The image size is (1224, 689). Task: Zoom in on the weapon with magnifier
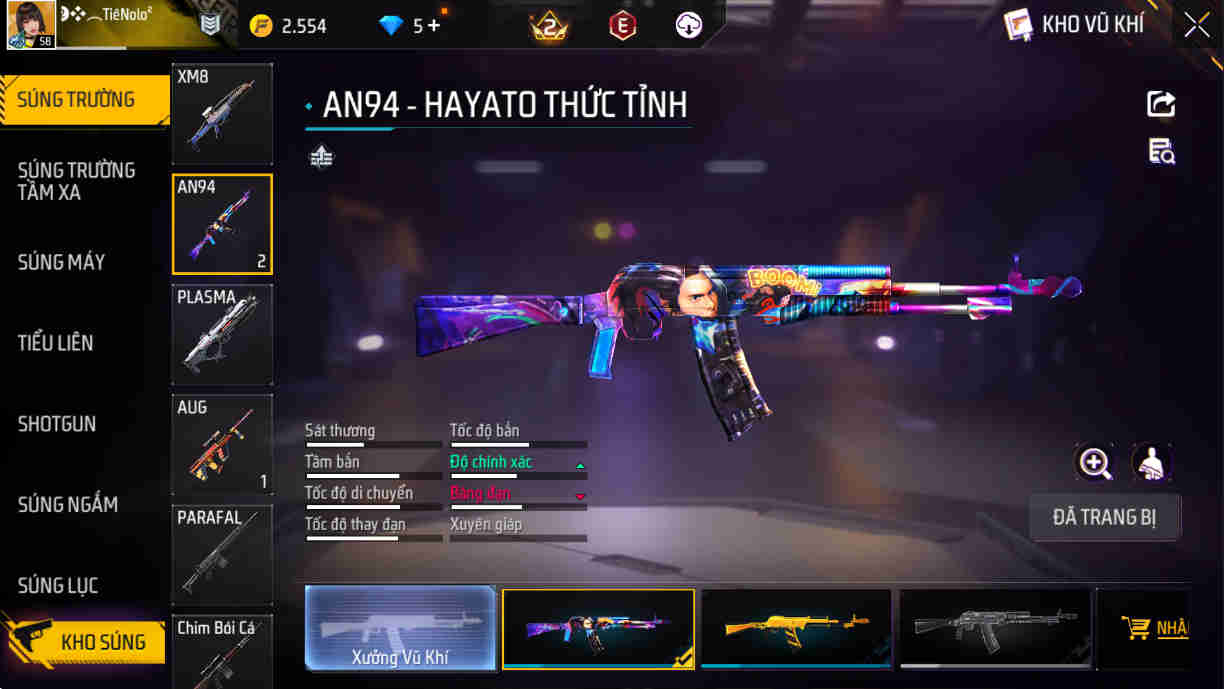point(1095,463)
